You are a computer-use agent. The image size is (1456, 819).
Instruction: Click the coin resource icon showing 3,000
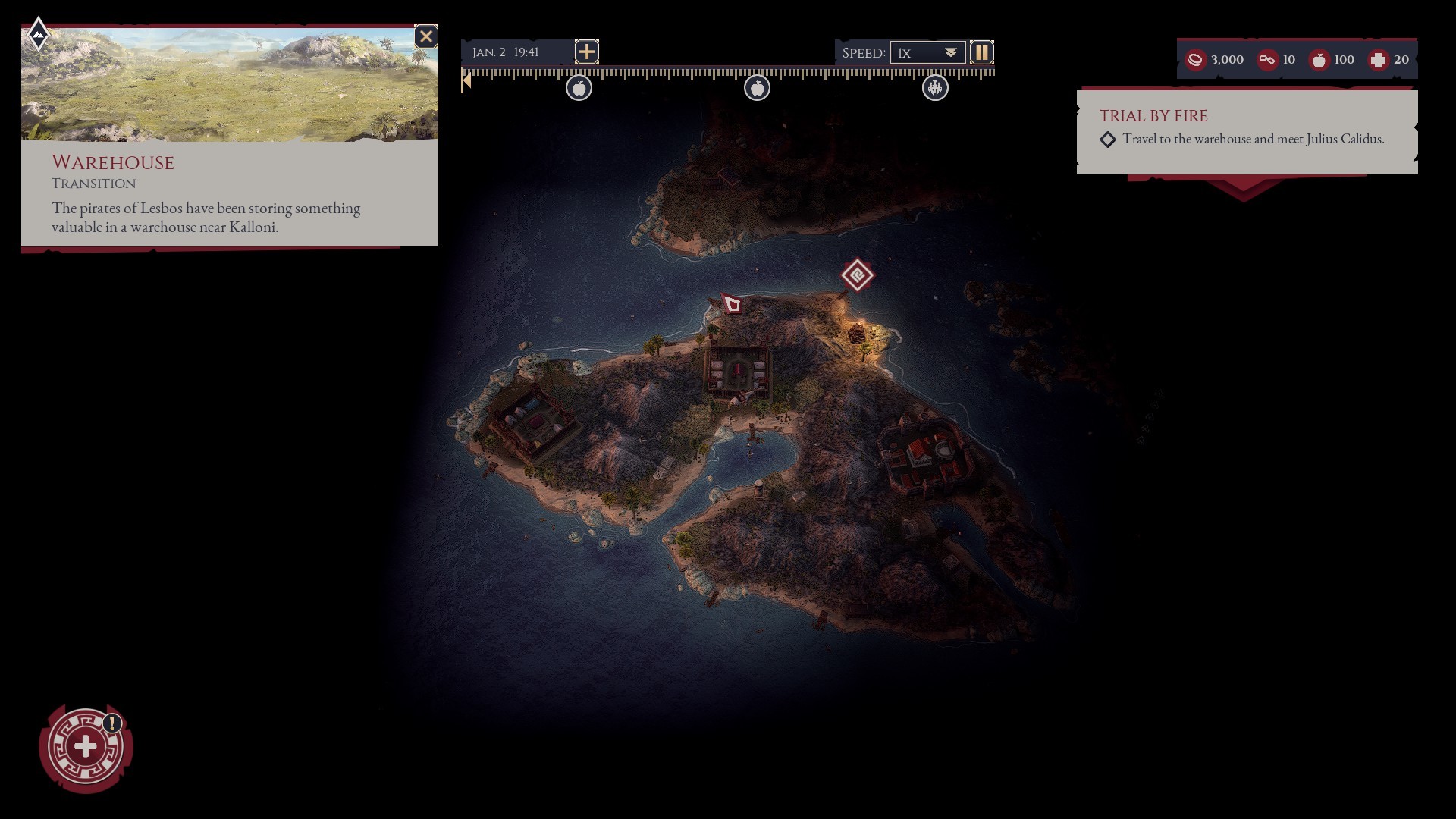point(1195,60)
